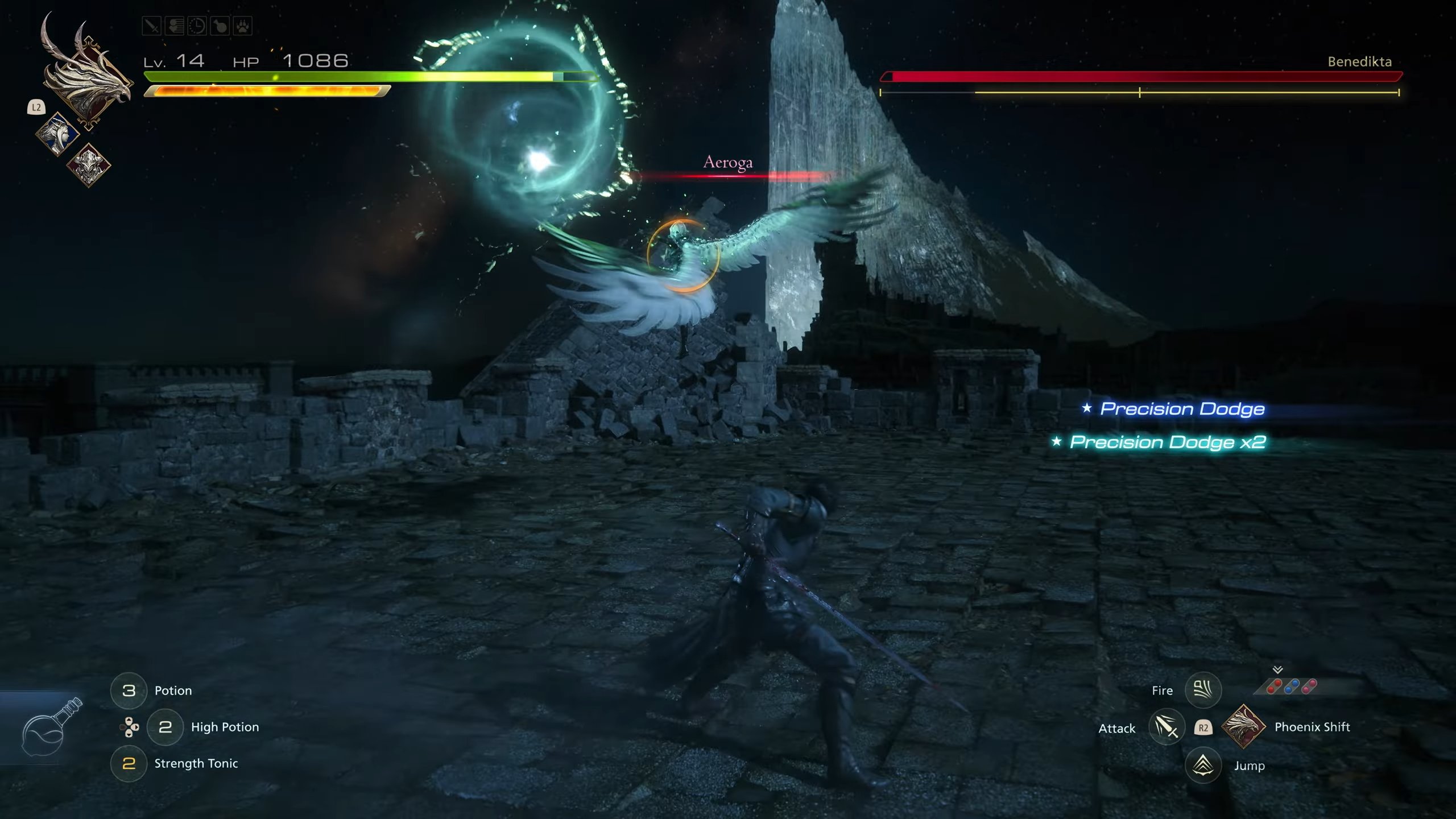Activate the Attack sword icon
Viewport: 1456px width, 819px height.
point(1166,727)
